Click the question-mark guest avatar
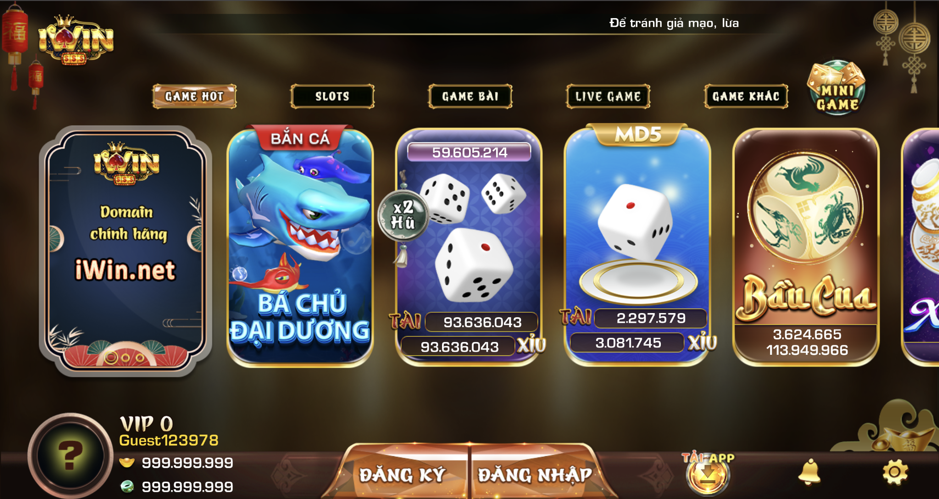 (69, 456)
